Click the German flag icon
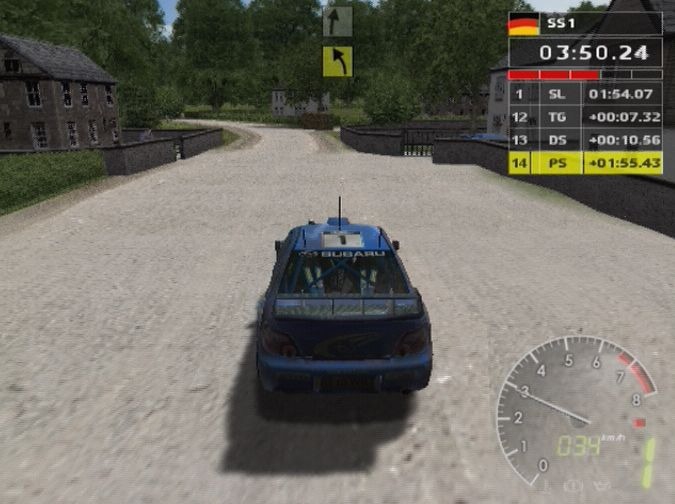 523,24
